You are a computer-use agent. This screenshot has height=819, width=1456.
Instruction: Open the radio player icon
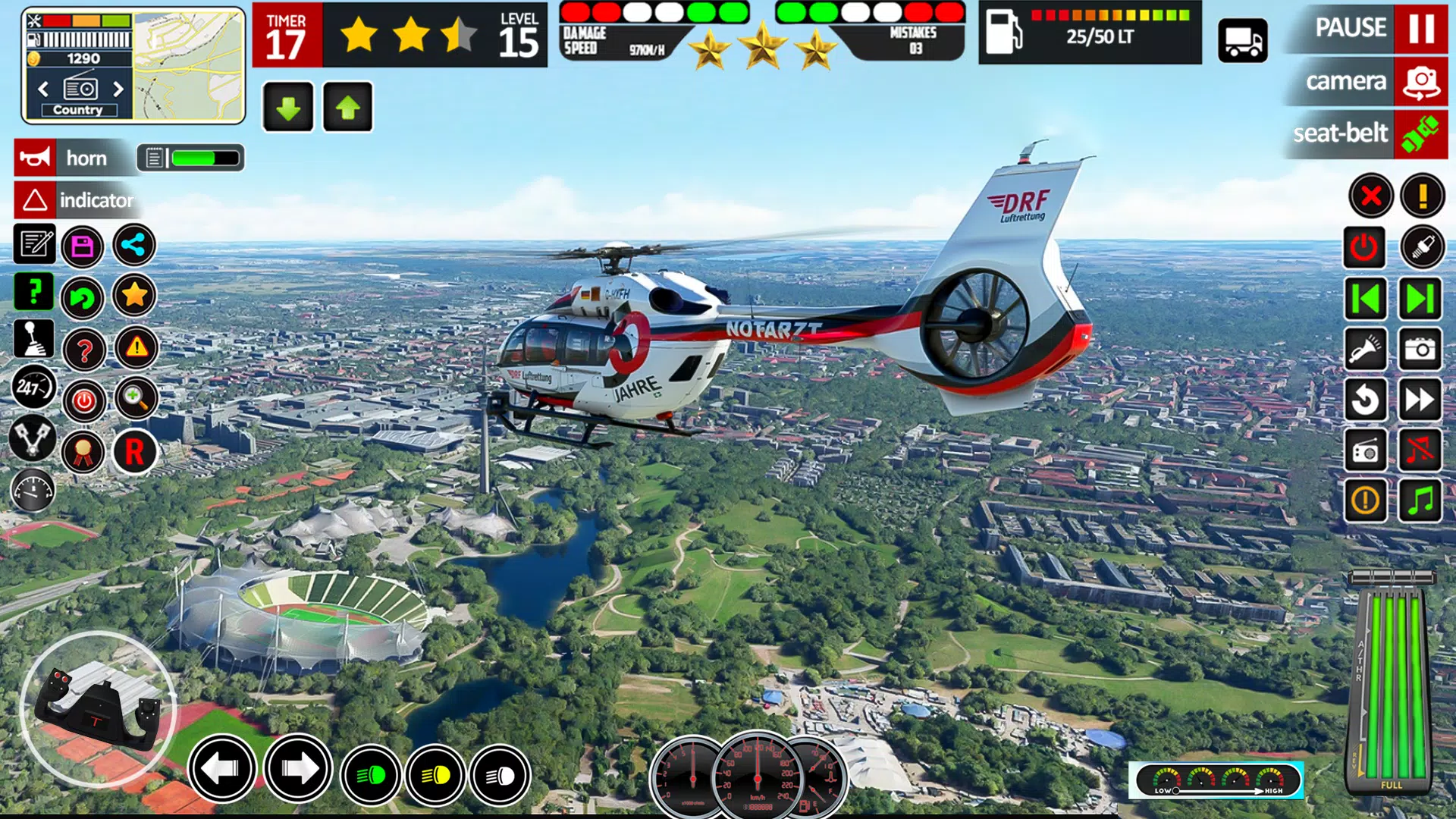(x=1365, y=451)
